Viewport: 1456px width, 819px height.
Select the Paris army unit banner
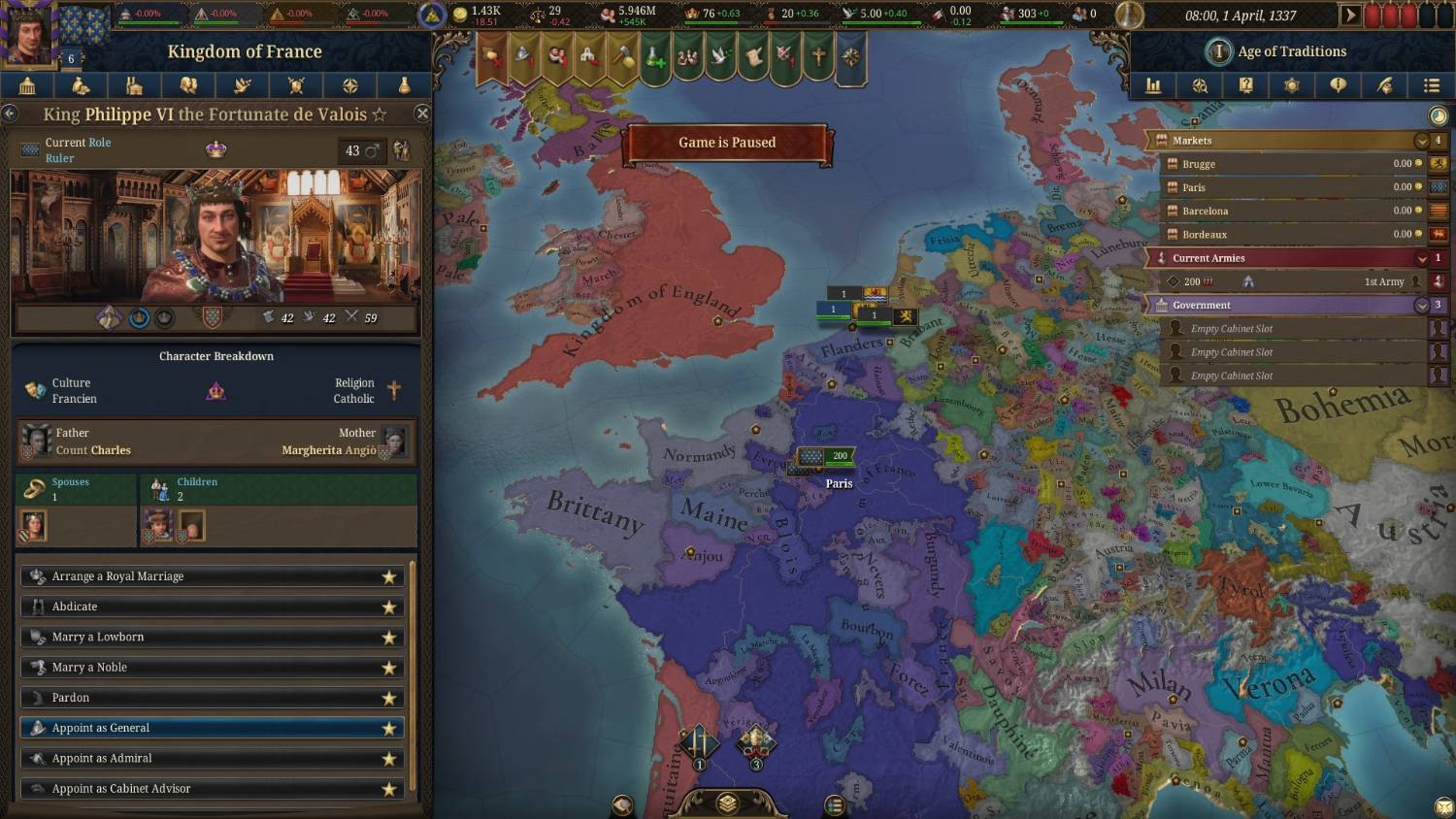825,455
